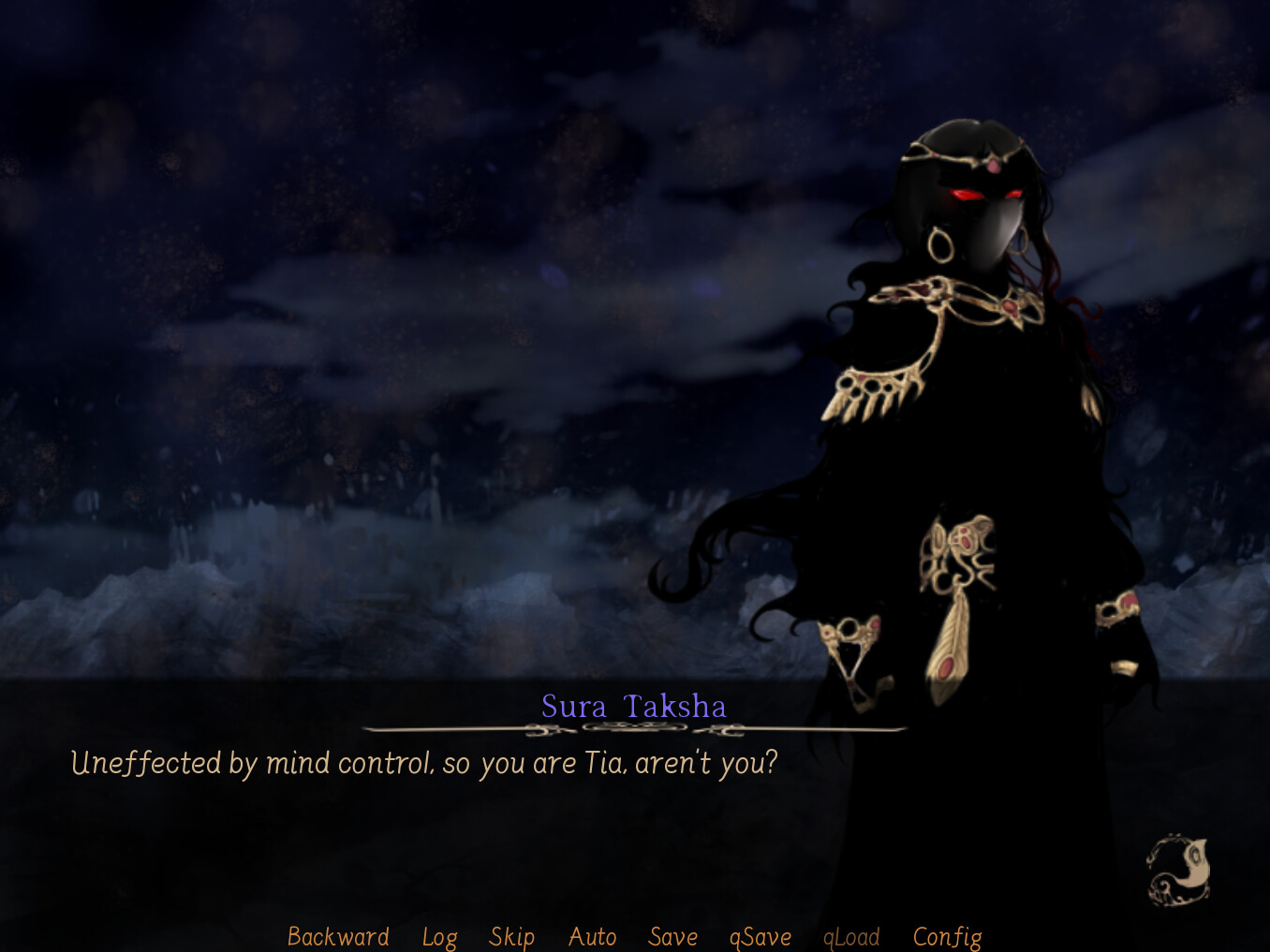
Task: Click qLoad to restore your last quick save
Action: 850,936
